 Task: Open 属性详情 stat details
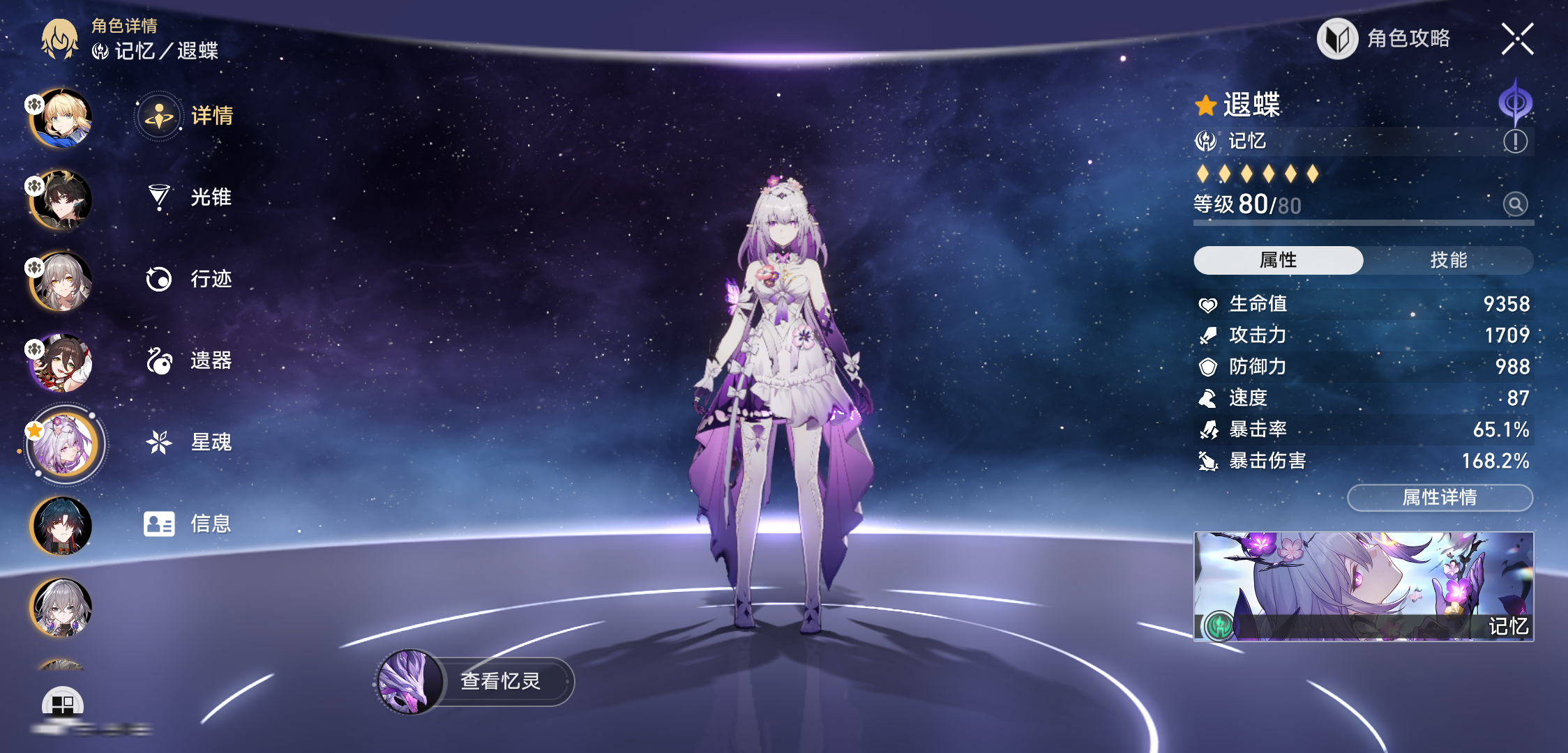[1440, 498]
